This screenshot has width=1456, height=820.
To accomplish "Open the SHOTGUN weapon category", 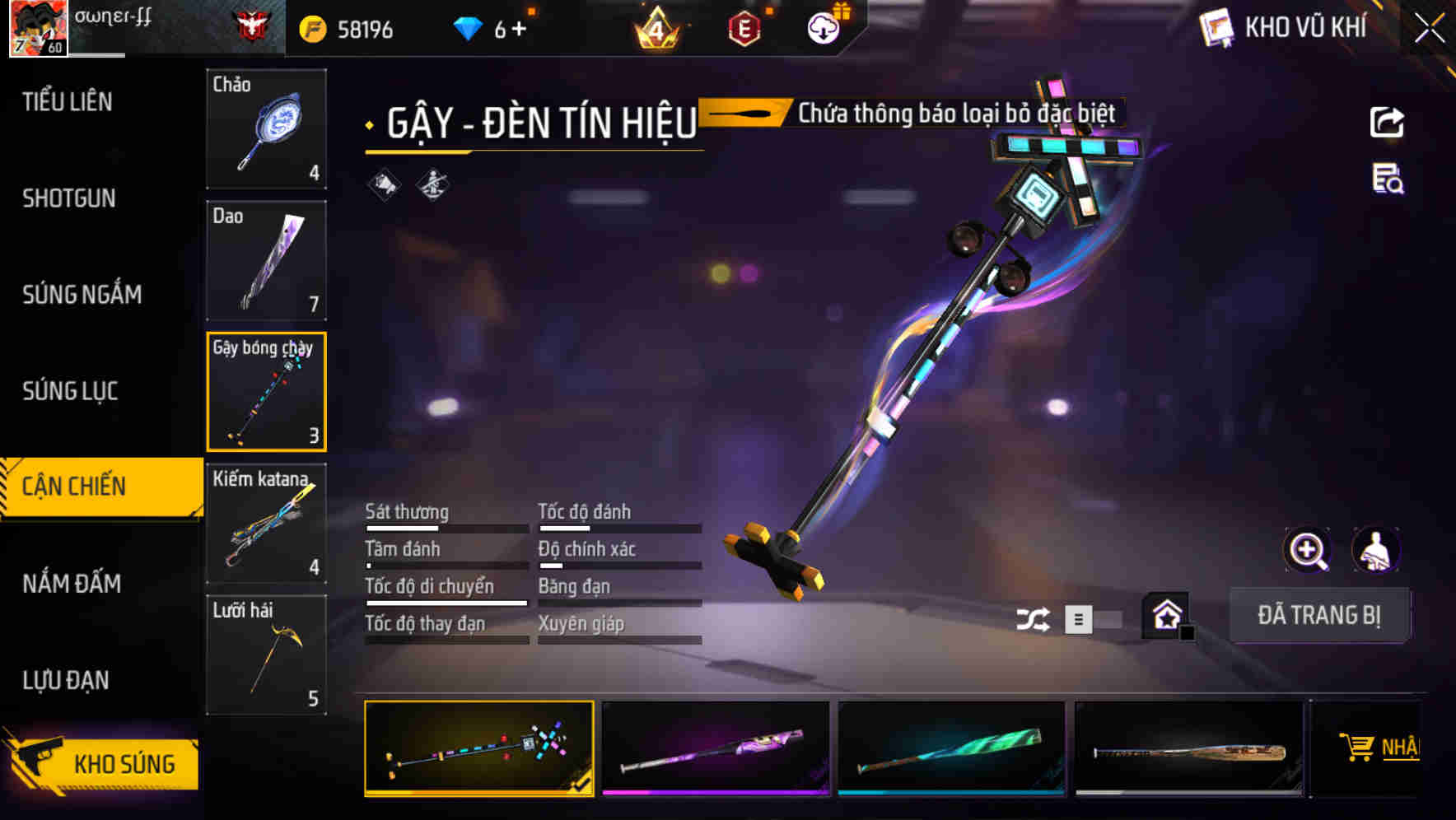I will click(x=69, y=198).
